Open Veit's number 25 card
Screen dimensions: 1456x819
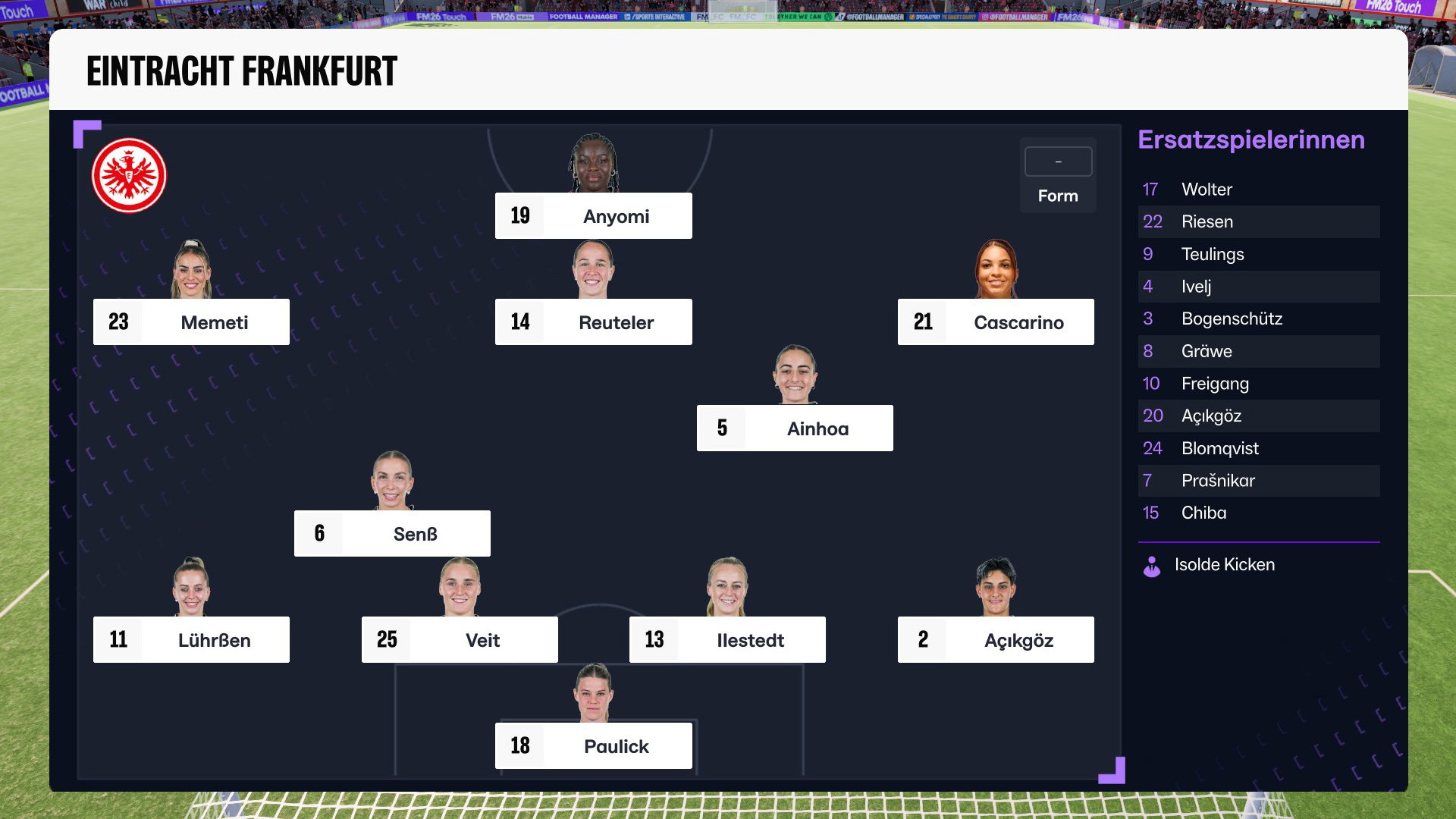[x=460, y=640]
